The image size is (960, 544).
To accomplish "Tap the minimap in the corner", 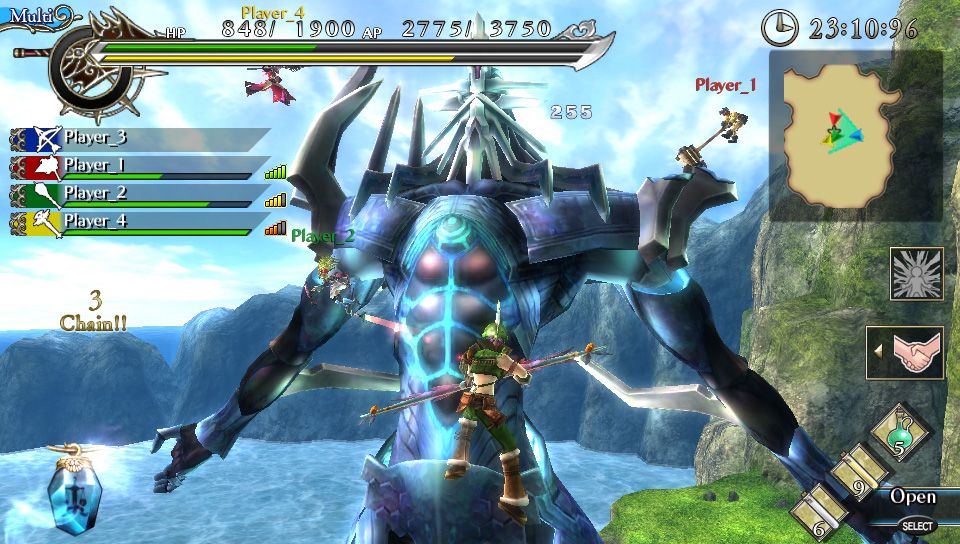I will 855,137.
